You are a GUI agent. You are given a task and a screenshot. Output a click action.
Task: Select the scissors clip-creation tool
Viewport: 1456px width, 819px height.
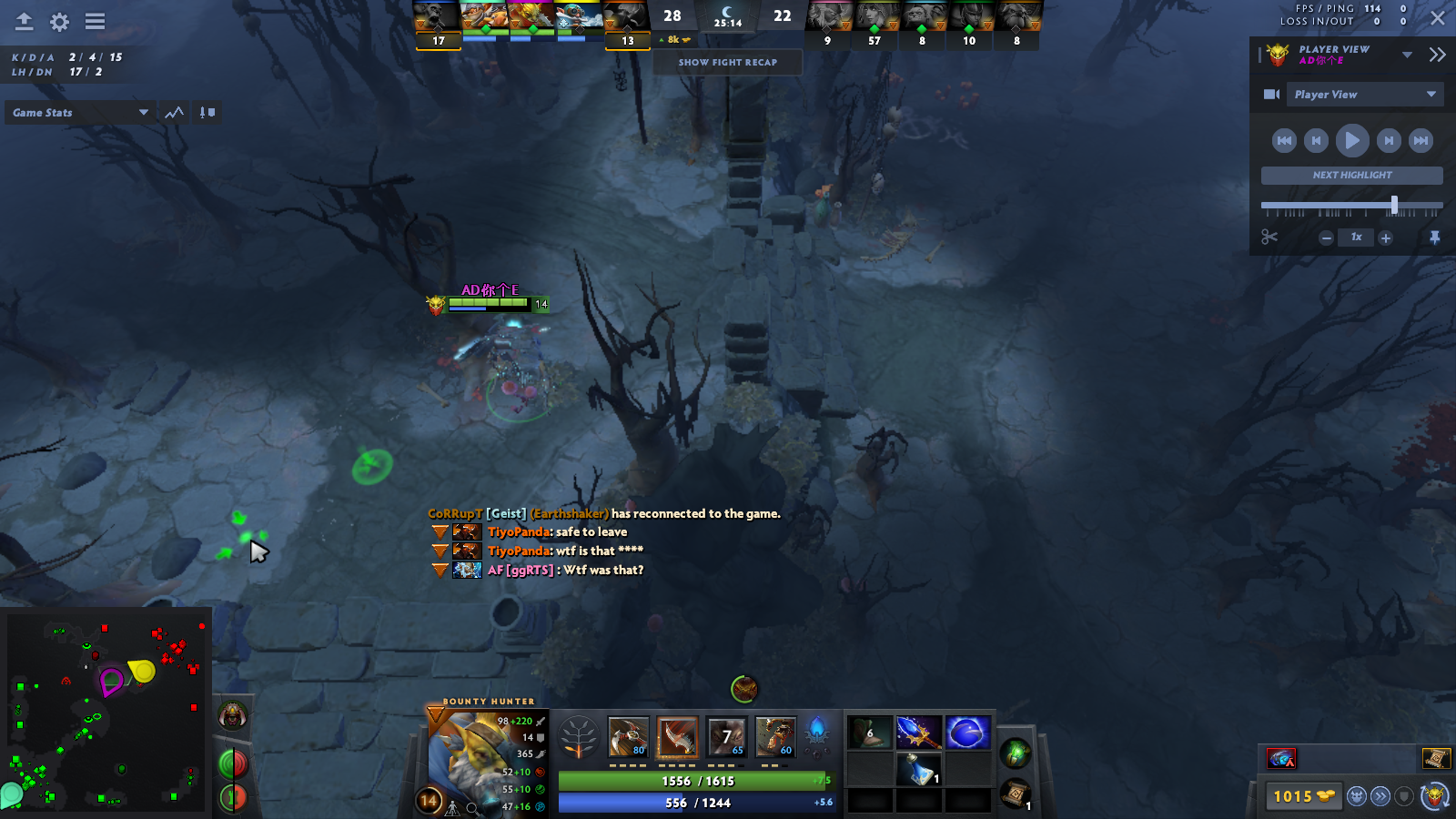click(x=1270, y=238)
